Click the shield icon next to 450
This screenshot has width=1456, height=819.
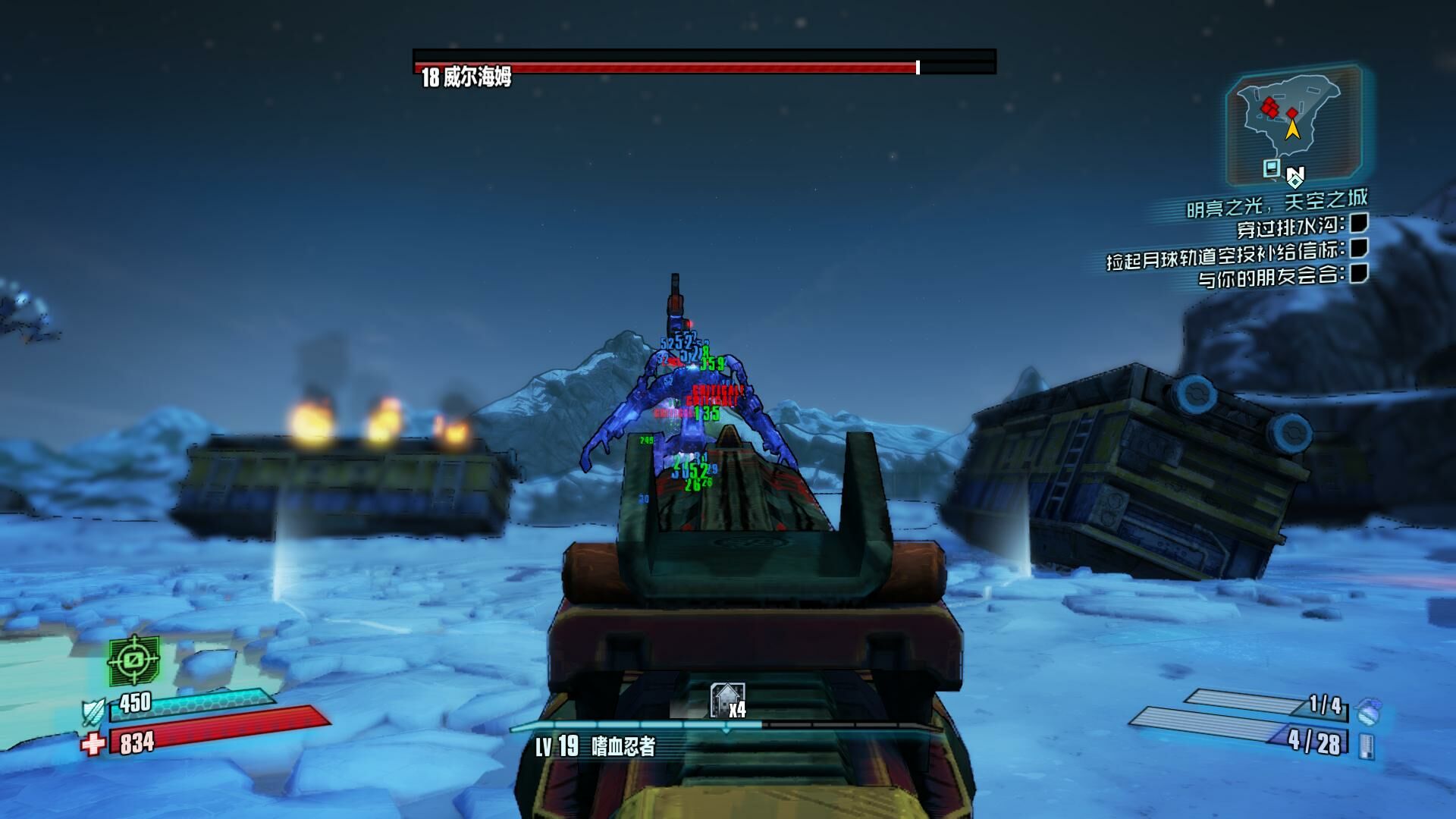click(94, 711)
